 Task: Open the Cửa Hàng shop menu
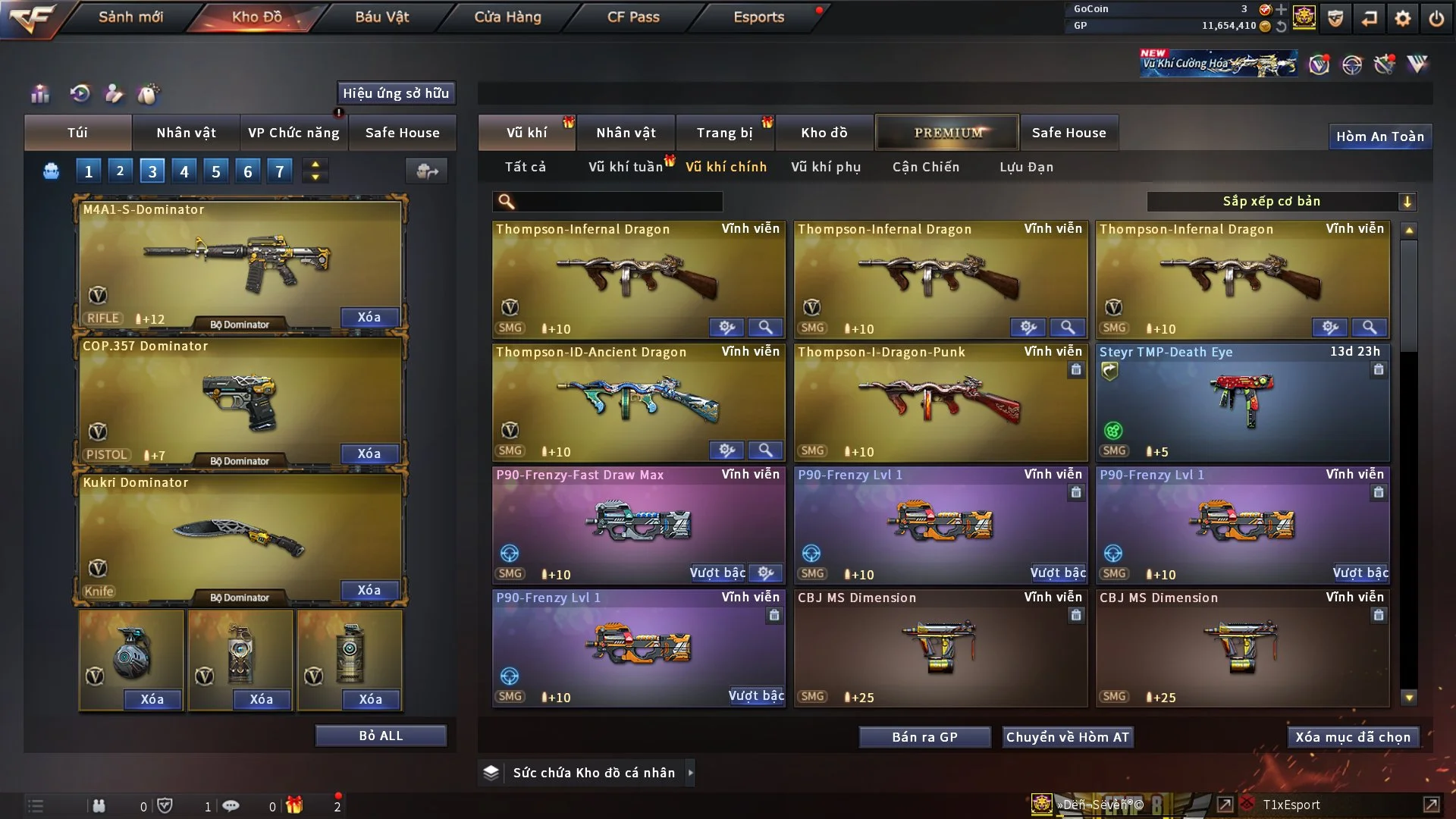click(x=507, y=17)
